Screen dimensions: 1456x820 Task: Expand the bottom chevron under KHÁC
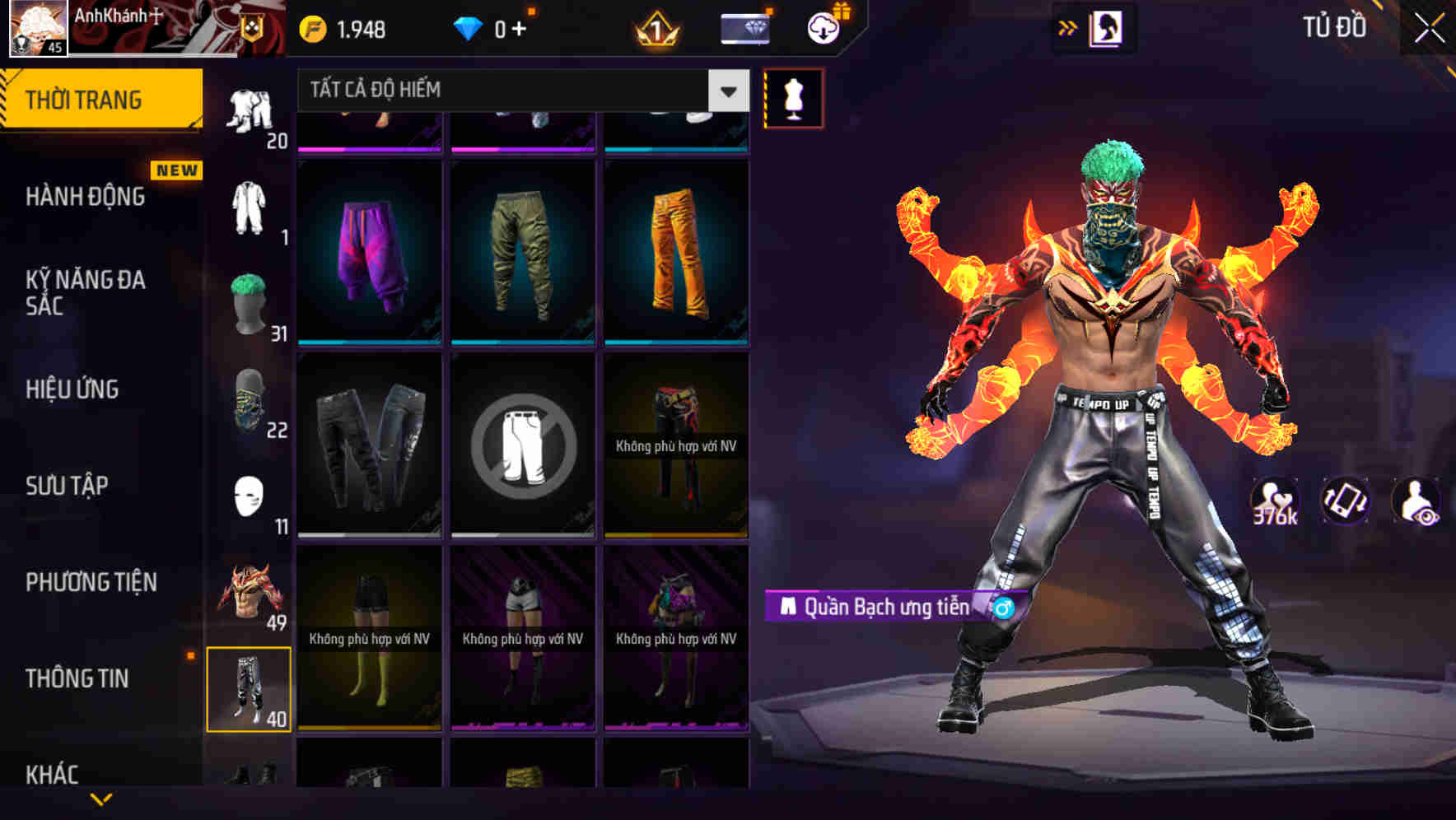101,799
